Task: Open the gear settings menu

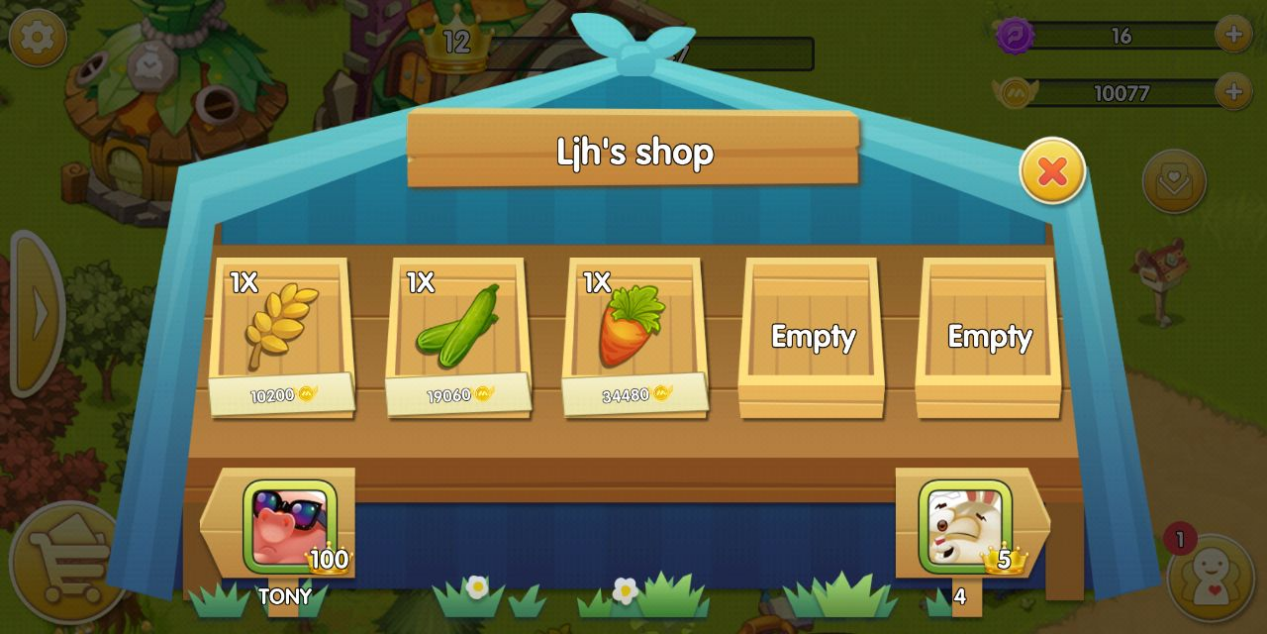Action: [x=38, y=38]
